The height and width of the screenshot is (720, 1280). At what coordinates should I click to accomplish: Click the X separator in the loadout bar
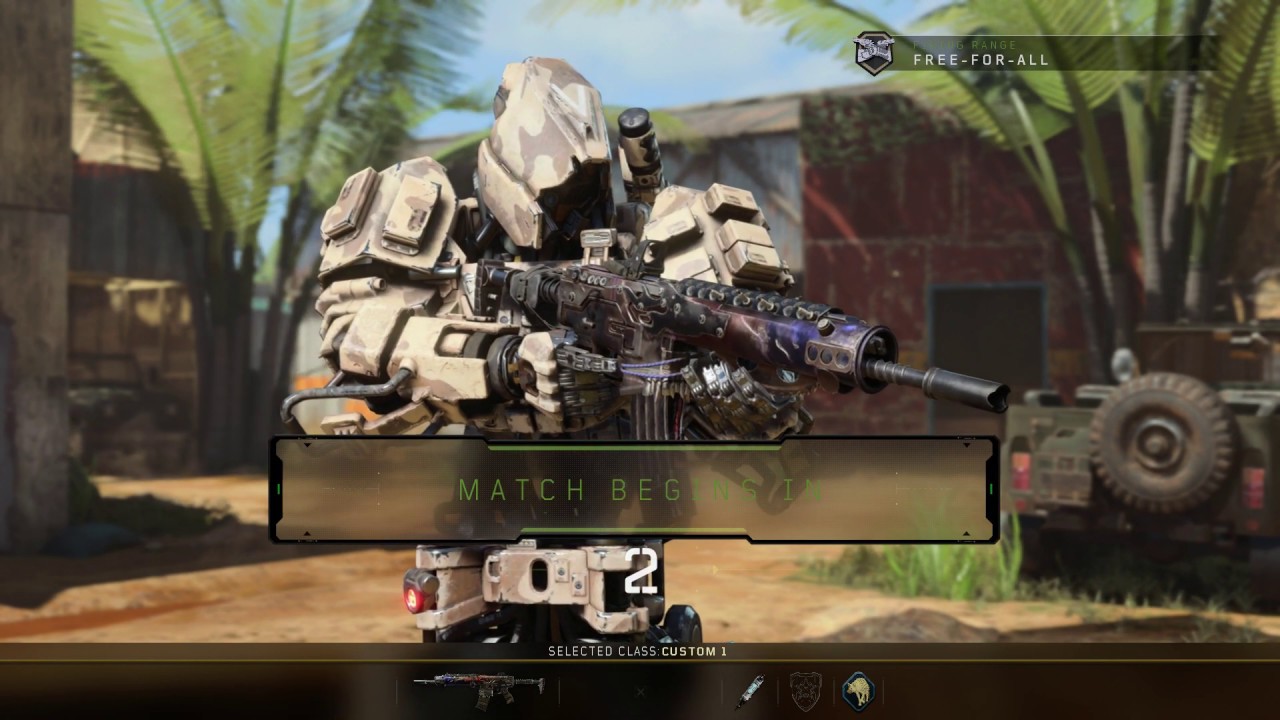pos(640,691)
